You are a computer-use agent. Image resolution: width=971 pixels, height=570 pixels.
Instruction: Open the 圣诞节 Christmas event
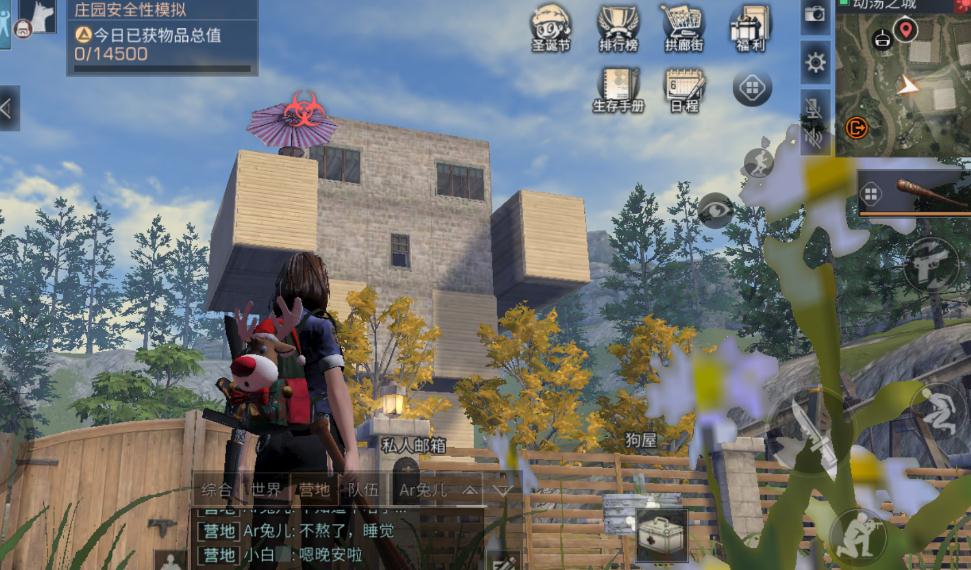[550, 27]
